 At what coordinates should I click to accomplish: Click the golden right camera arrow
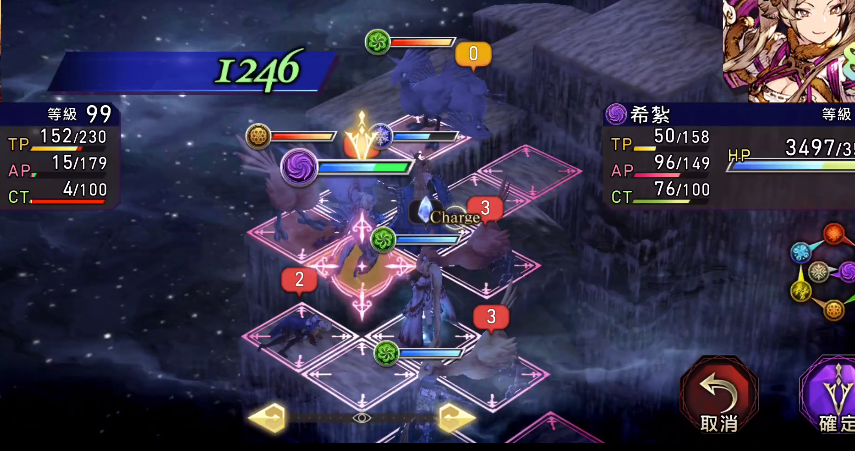pos(457,417)
